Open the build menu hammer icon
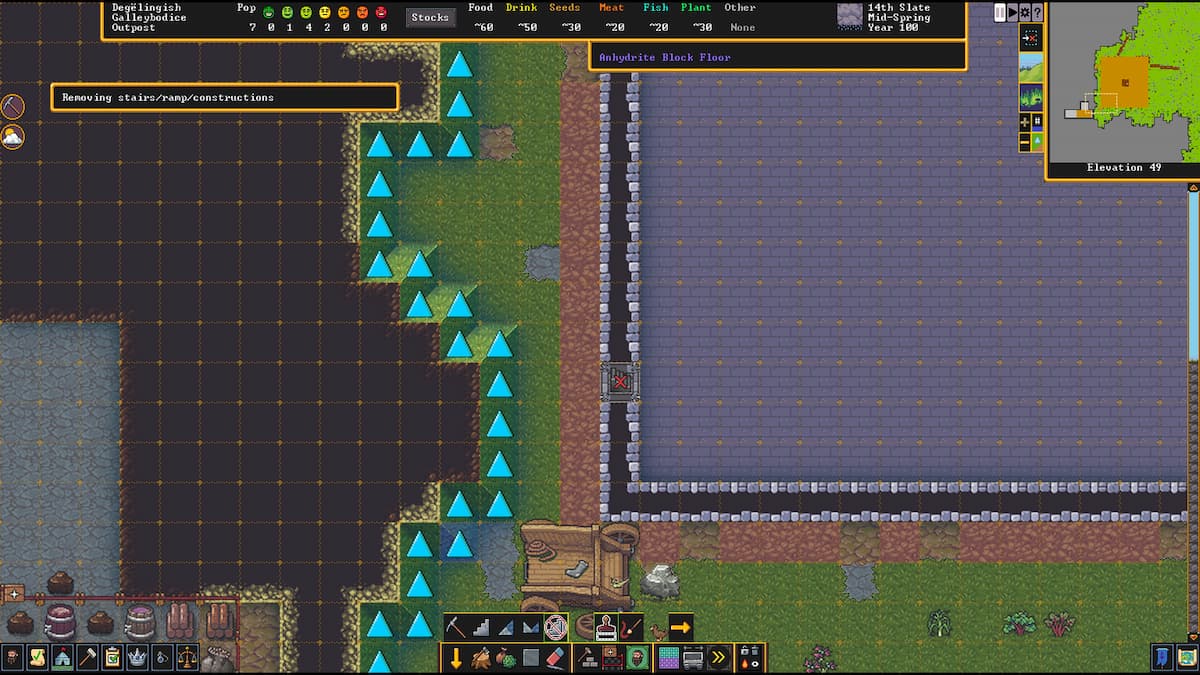 87,657
